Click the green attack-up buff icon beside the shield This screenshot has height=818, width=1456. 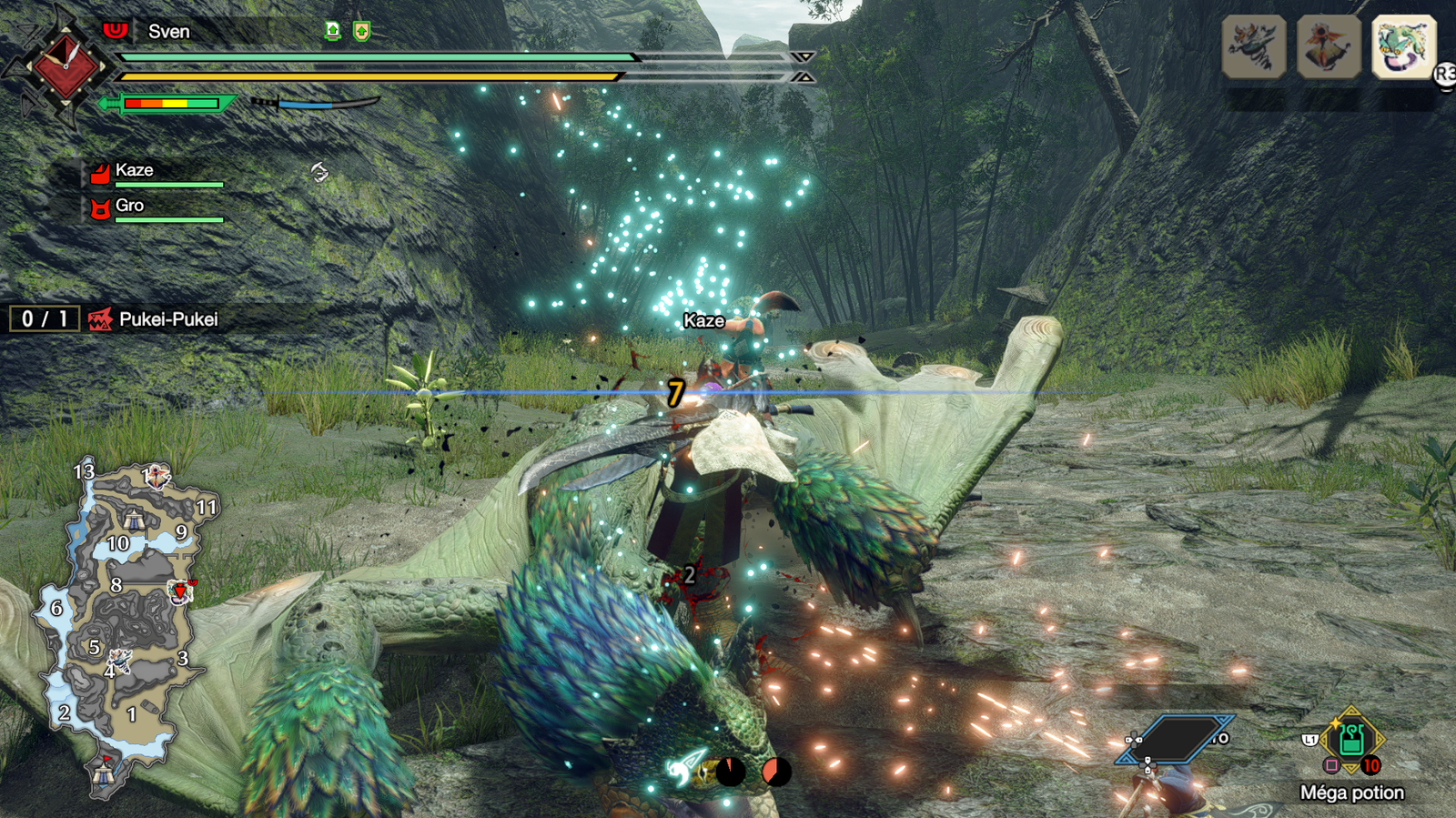pyautogui.click(x=333, y=32)
